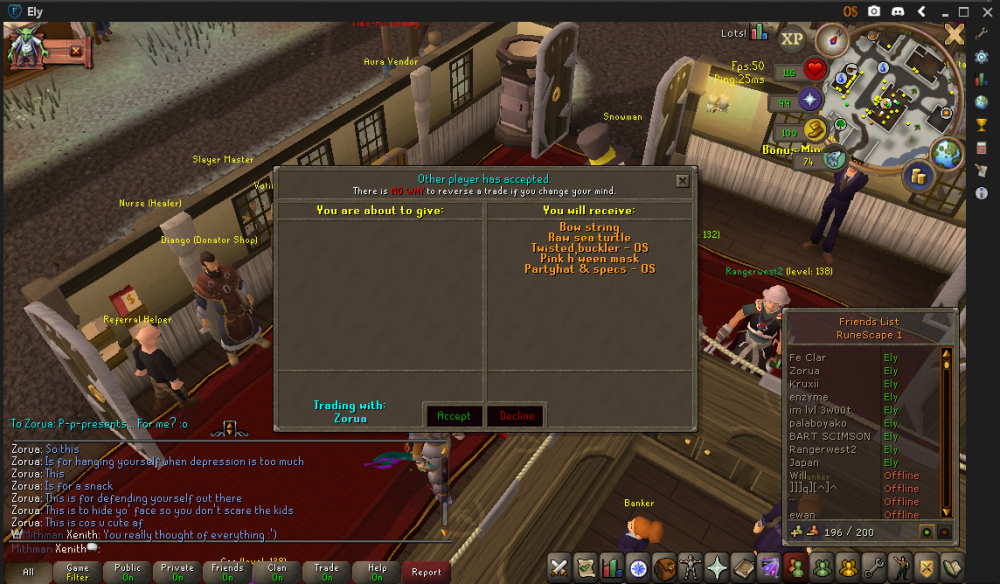Open the gold coins orb below minimap
This screenshot has height=584, width=1000.
coord(916,176)
